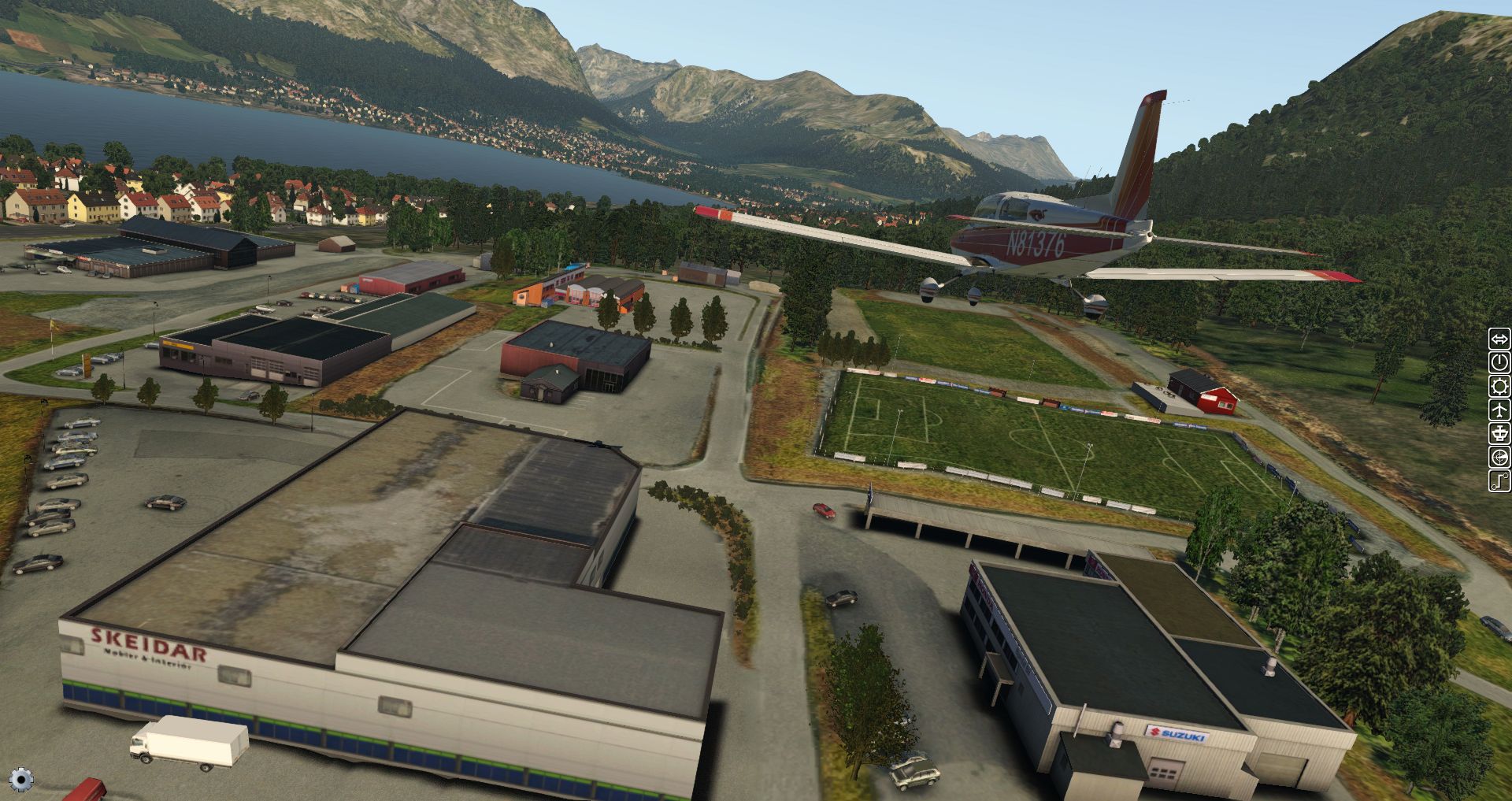Image resolution: width=1512 pixels, height=801 pixels.
Task: Click the double-arrow icon in the side toolbar
Action: 1499,339
